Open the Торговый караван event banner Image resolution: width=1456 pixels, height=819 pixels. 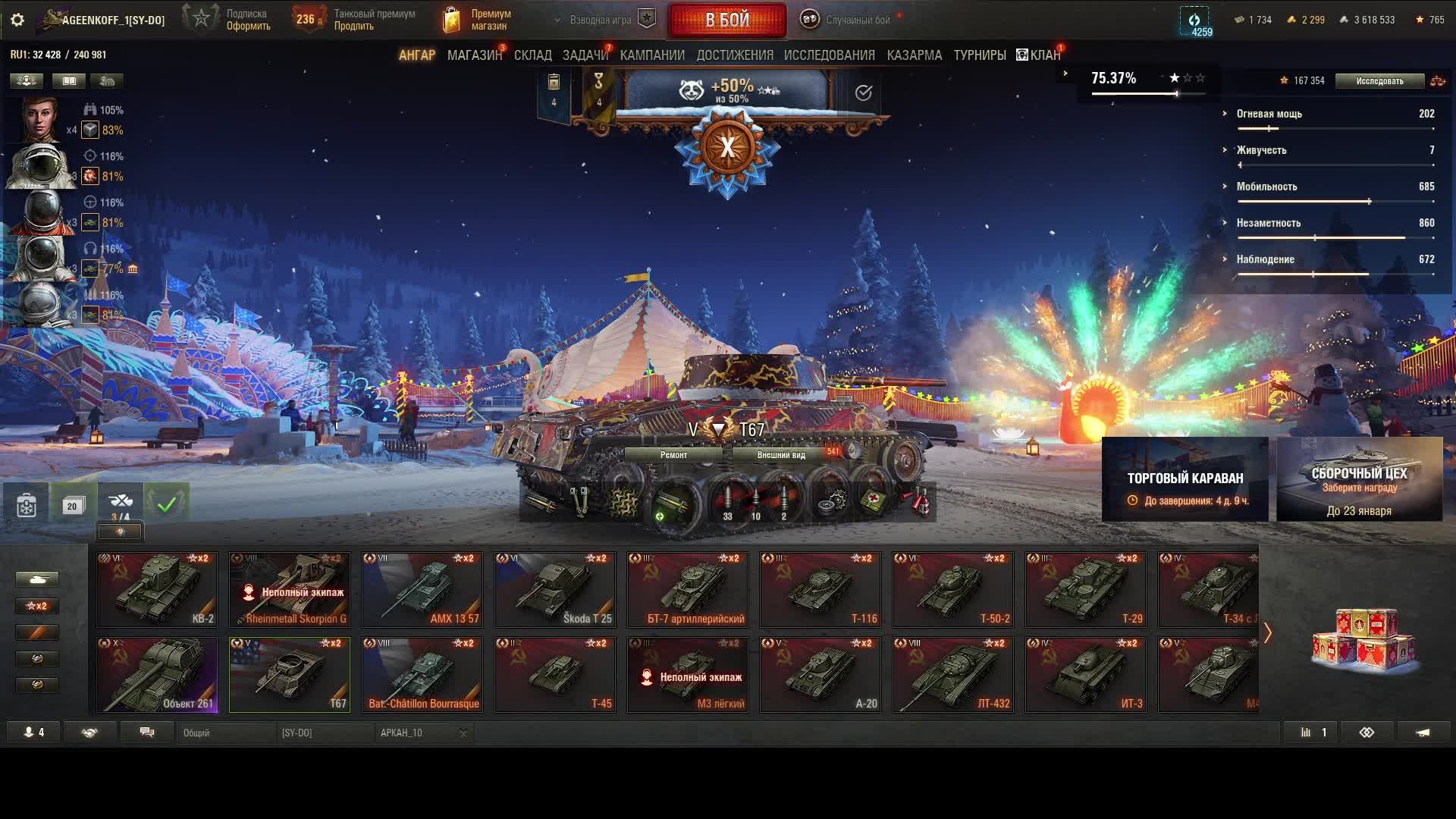pos(1185,479)
